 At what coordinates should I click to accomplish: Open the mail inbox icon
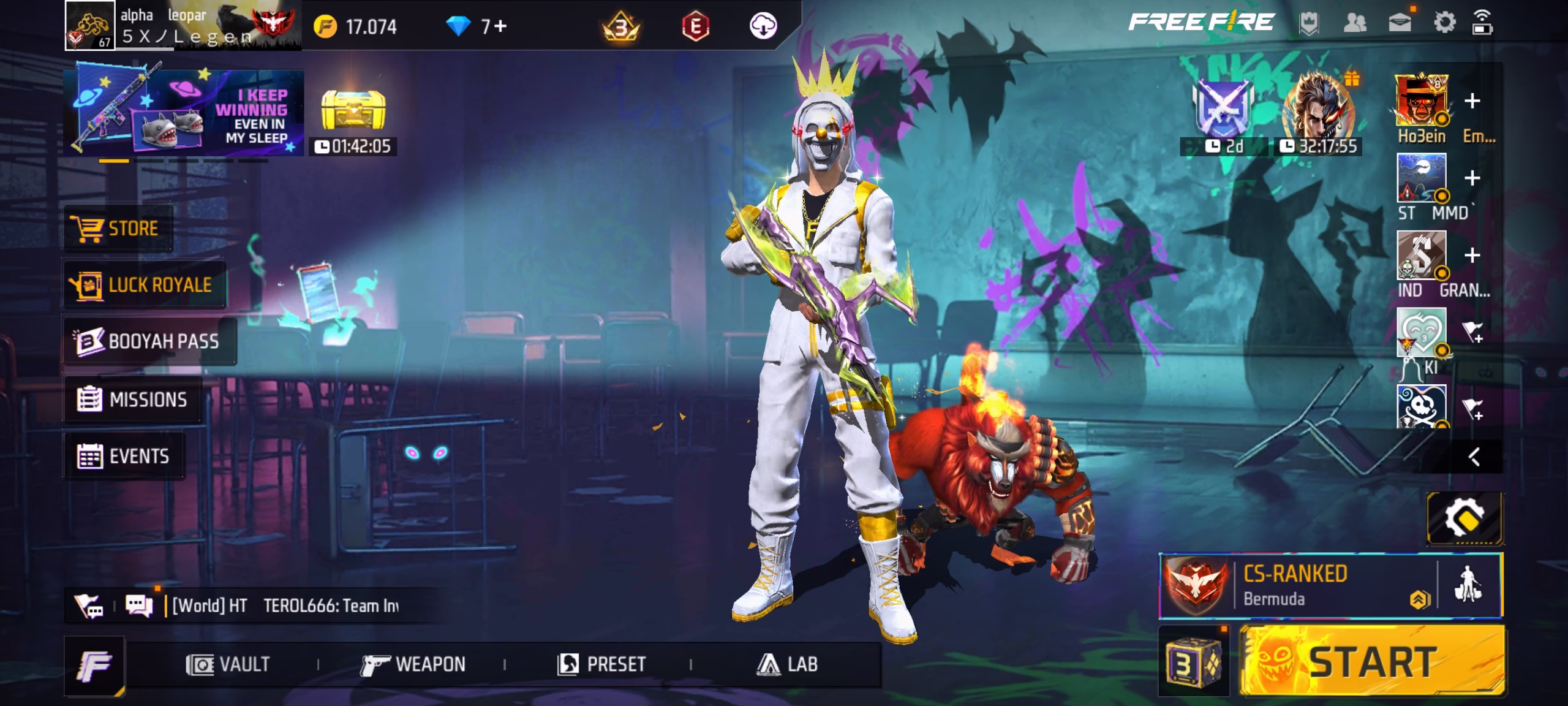tap(1400, 24)
